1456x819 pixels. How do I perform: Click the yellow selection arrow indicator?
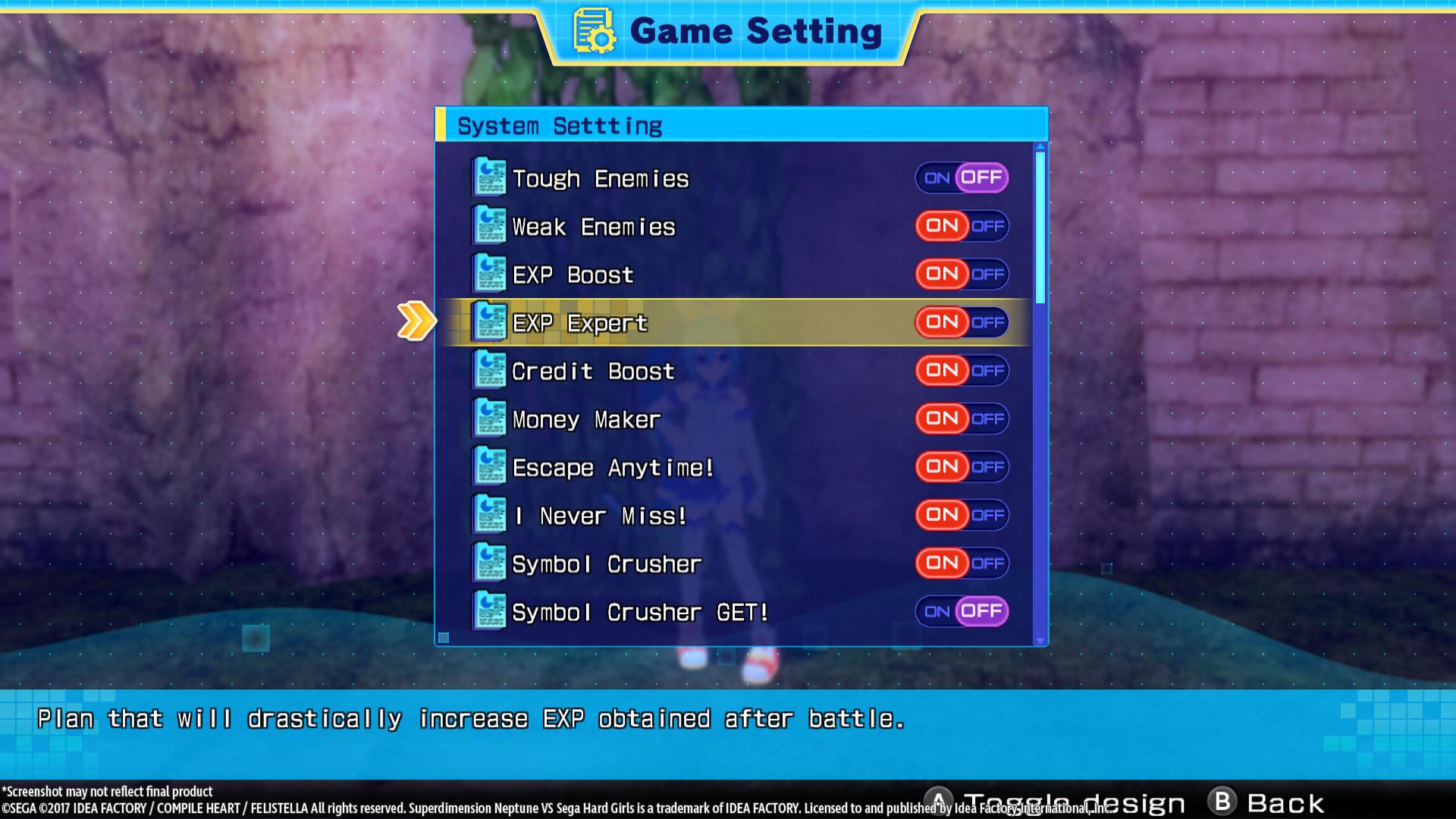[417, 322]
